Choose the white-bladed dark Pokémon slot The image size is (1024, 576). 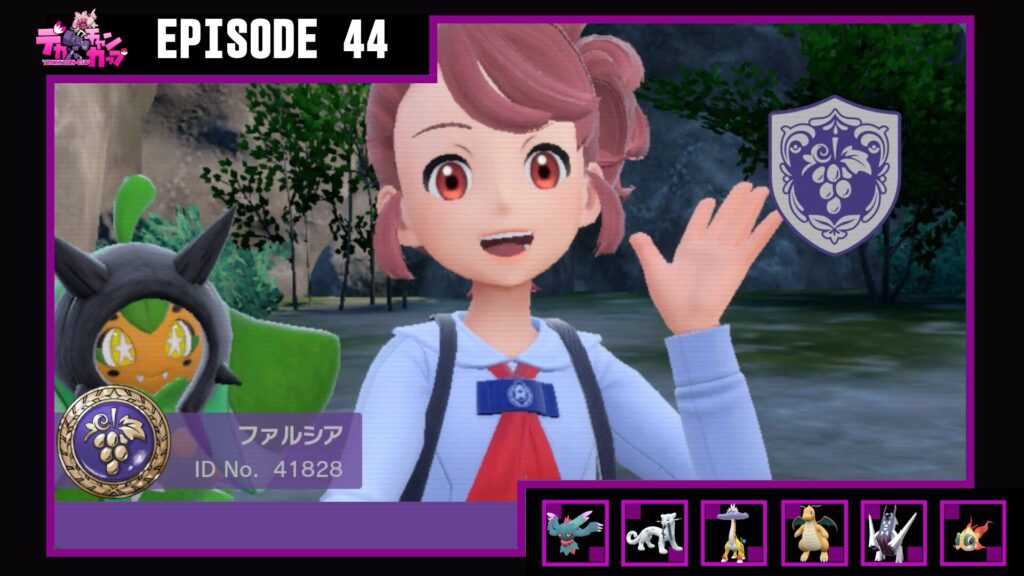[892, 533]
